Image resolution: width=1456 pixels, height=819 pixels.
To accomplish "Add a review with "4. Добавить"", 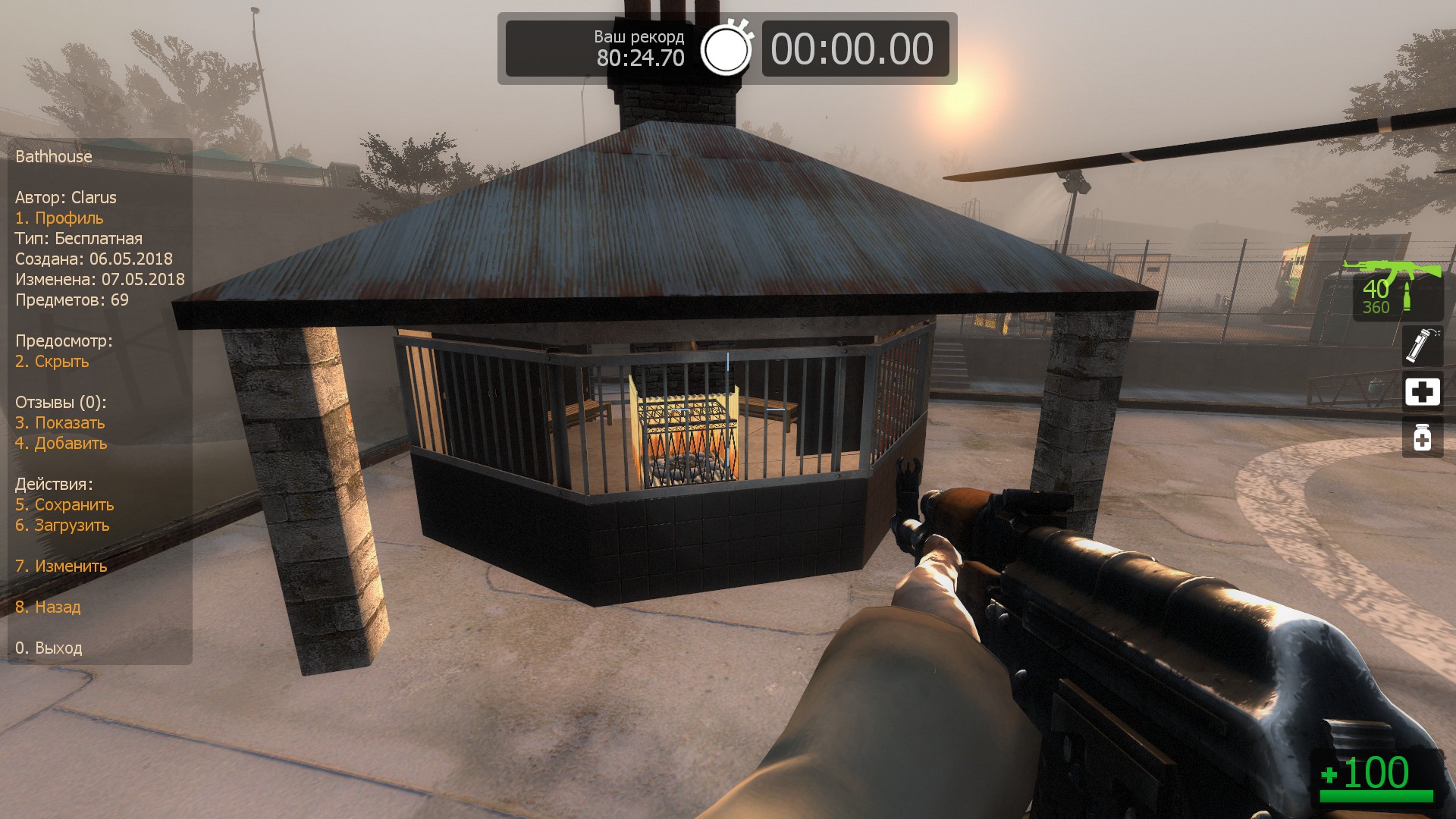I will [x=61, y=444].
